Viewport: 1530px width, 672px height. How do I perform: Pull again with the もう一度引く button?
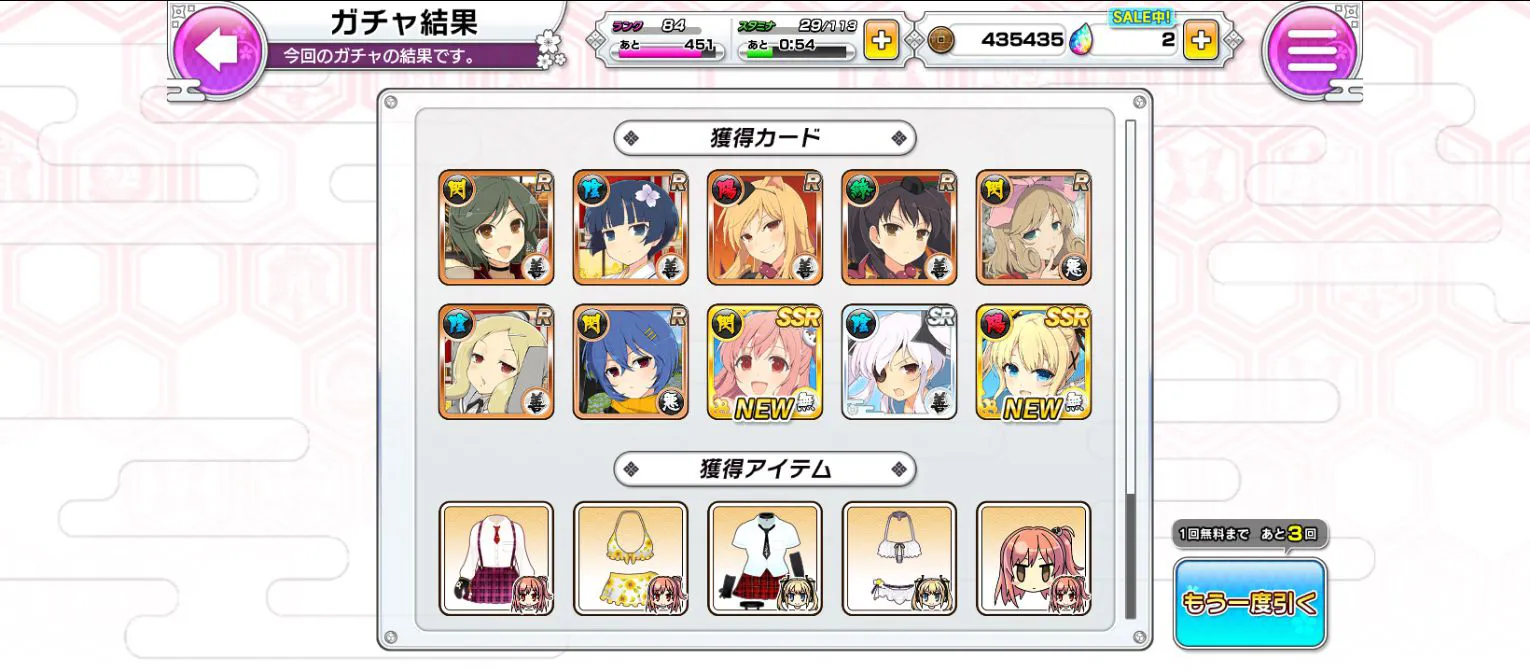1250,603
